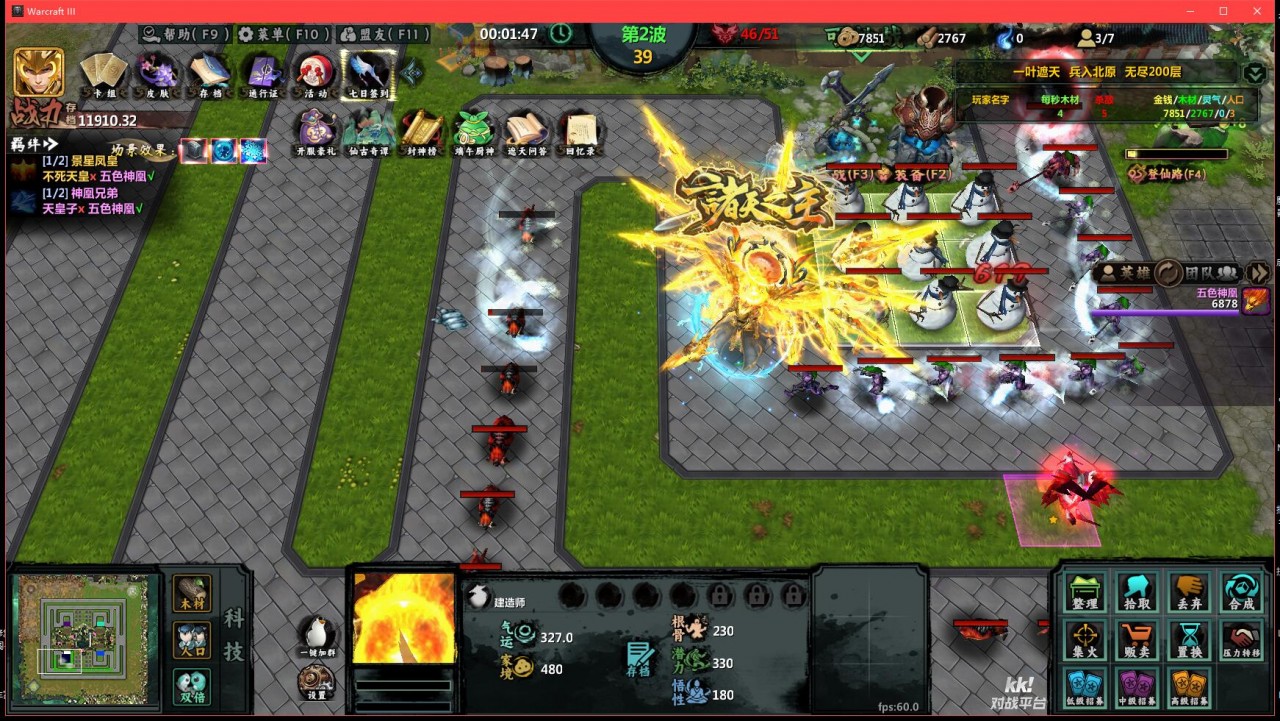1280x721 pixels.
Task: Open 设置 settings gear icon
Action: point(316,682)
